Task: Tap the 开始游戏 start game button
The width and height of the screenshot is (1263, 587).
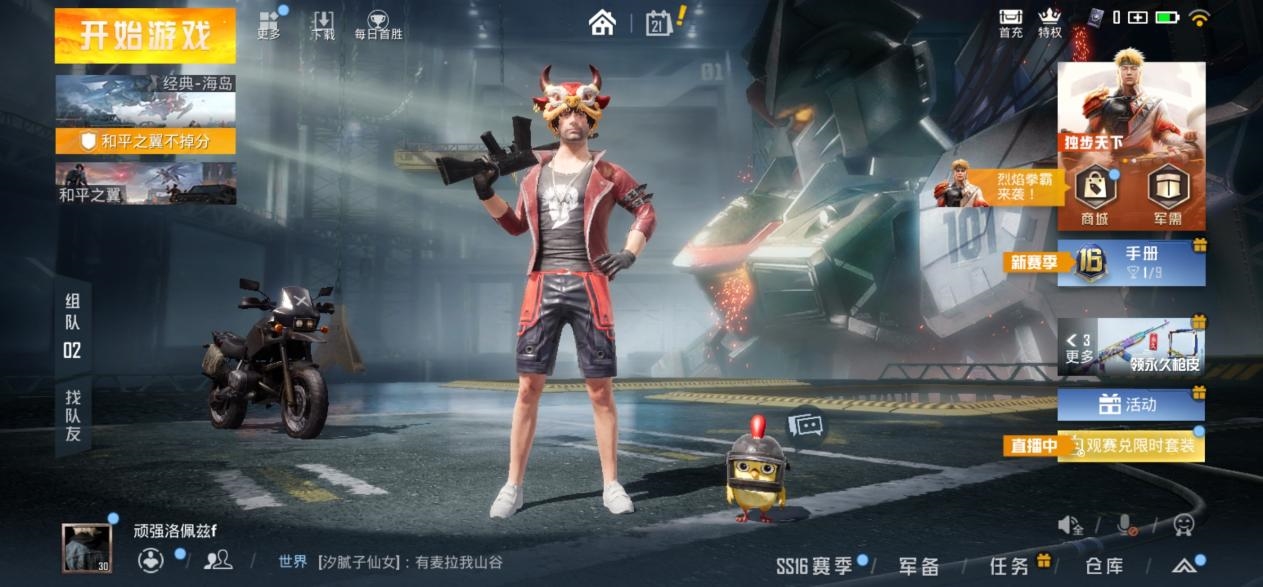Action: tap(145, 35)
